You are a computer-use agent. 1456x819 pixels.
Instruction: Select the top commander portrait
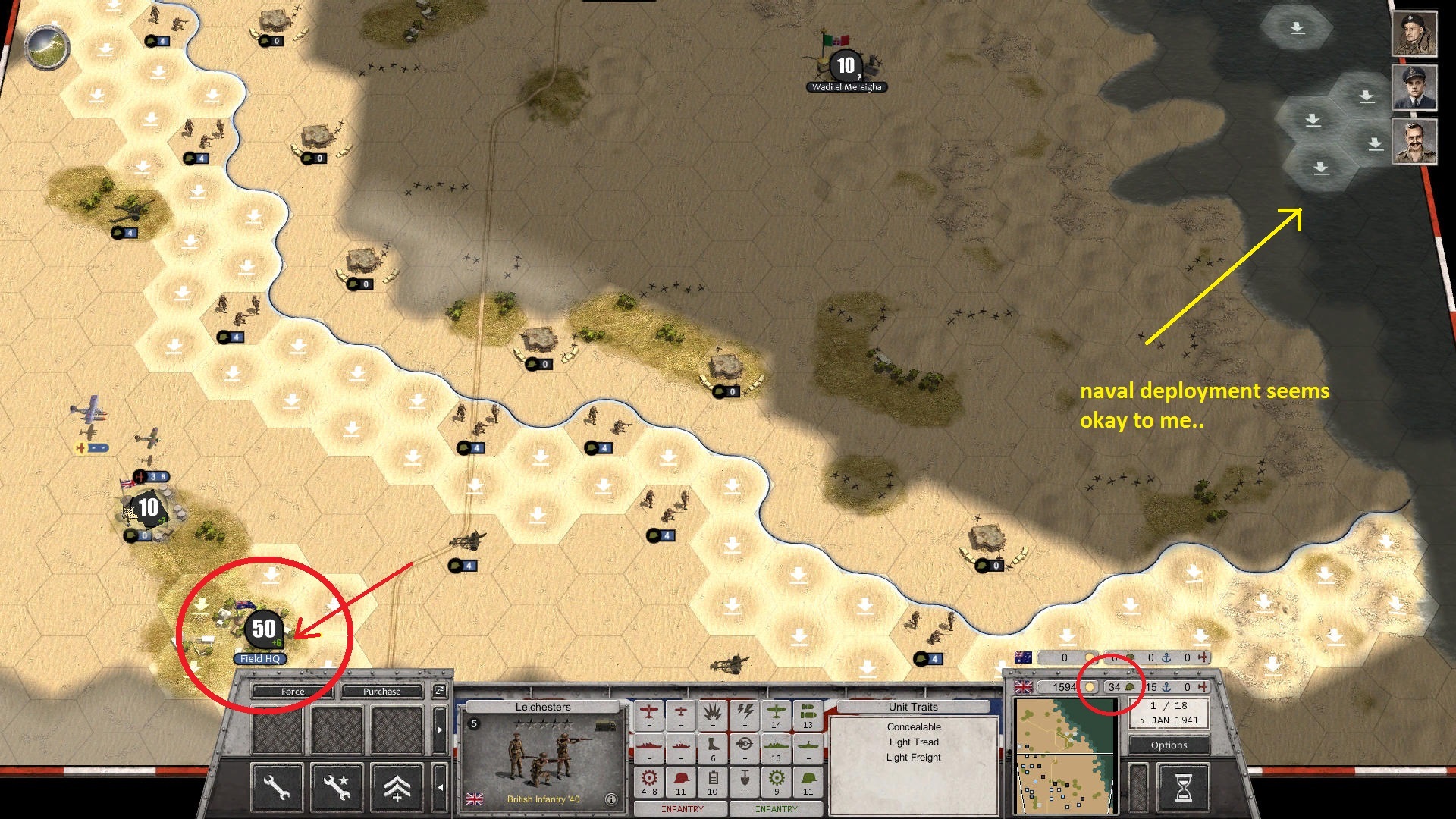(1416, 34)
